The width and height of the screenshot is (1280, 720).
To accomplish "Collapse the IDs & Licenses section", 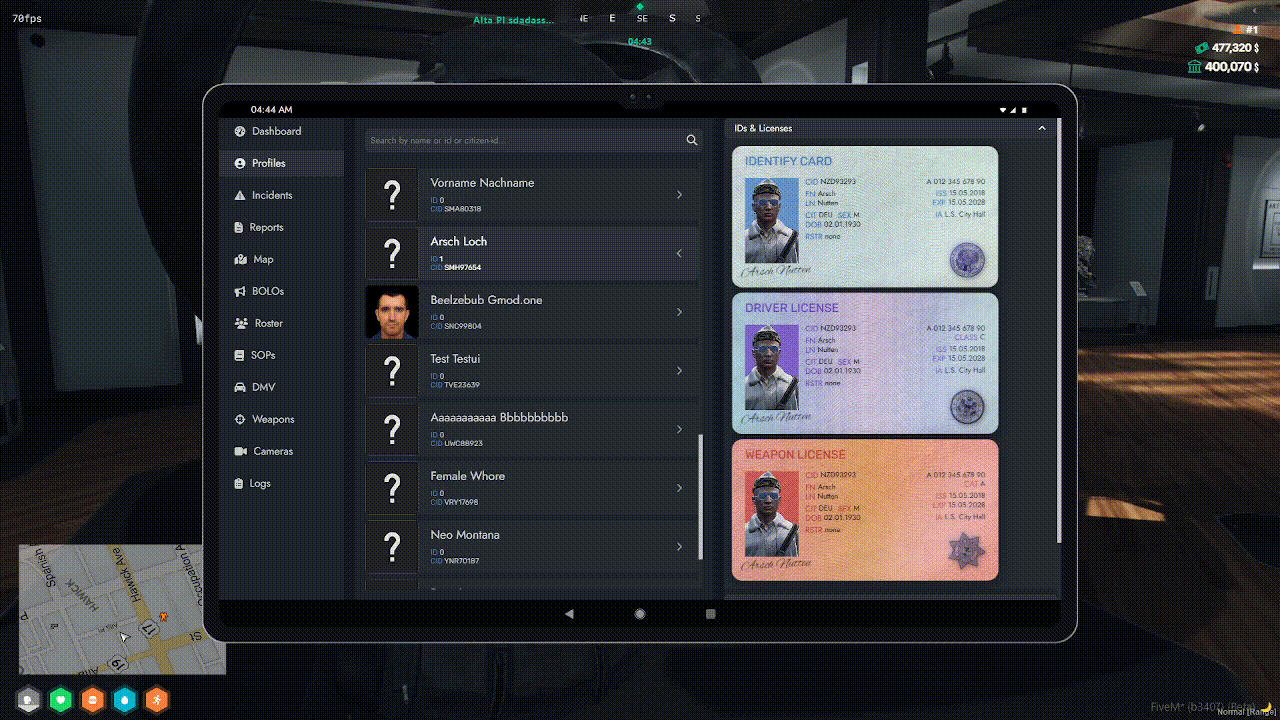I will (1041, 128).
